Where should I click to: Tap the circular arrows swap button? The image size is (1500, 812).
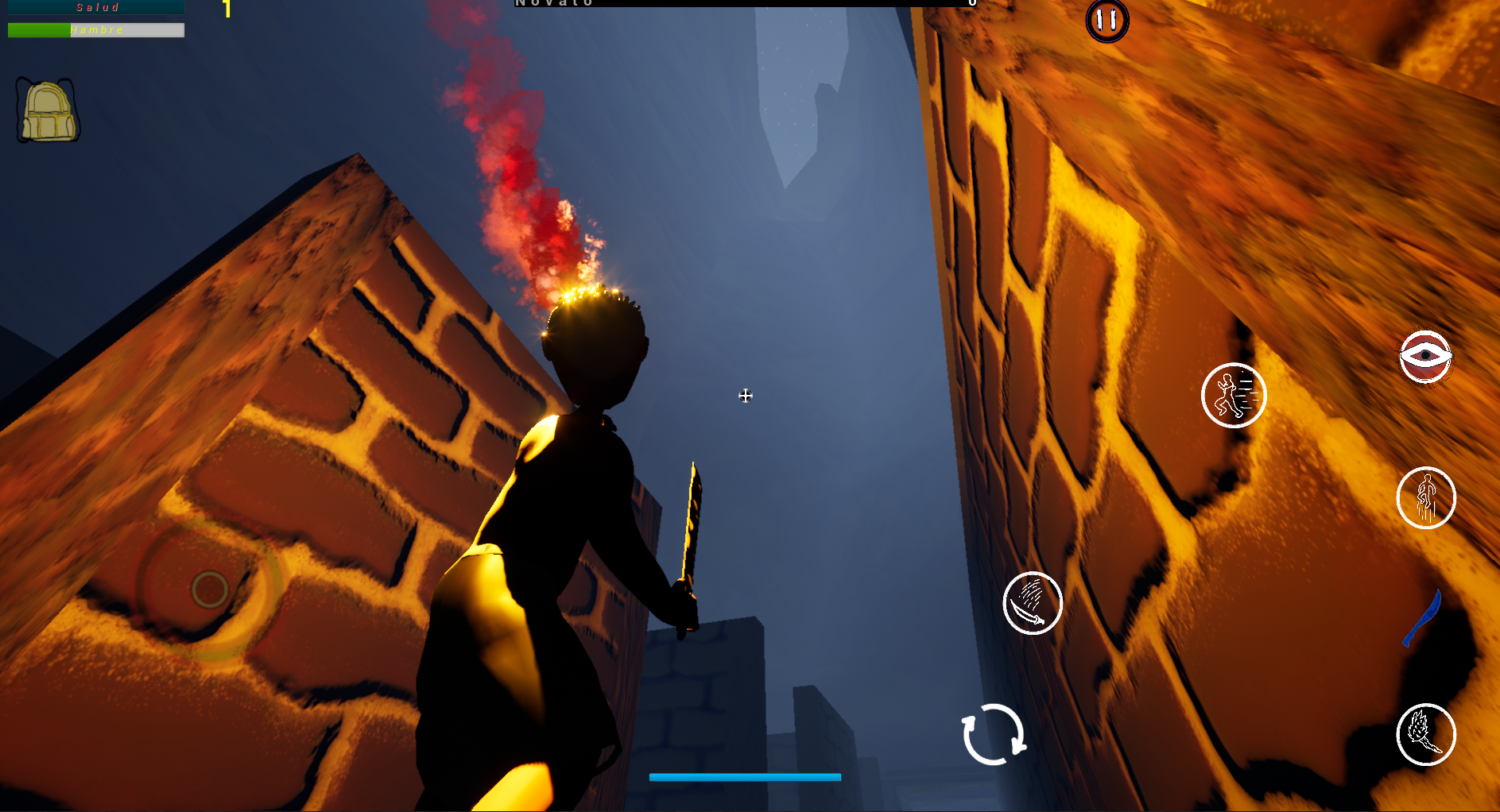click(x=994, y=734)
